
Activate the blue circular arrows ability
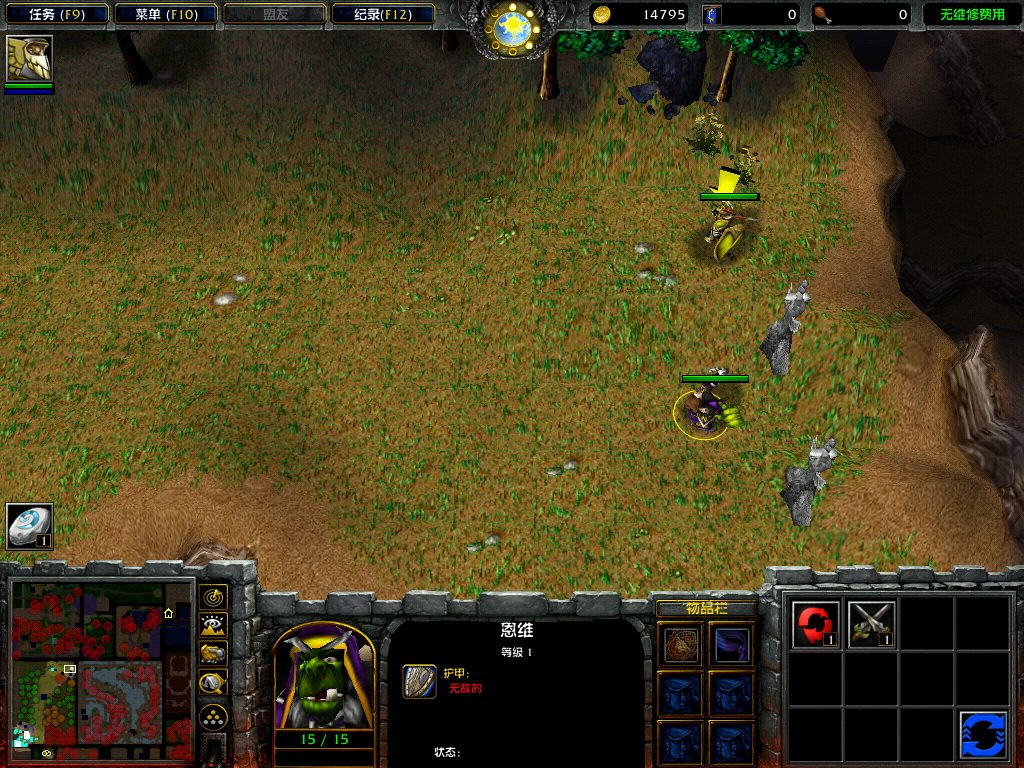982,735
